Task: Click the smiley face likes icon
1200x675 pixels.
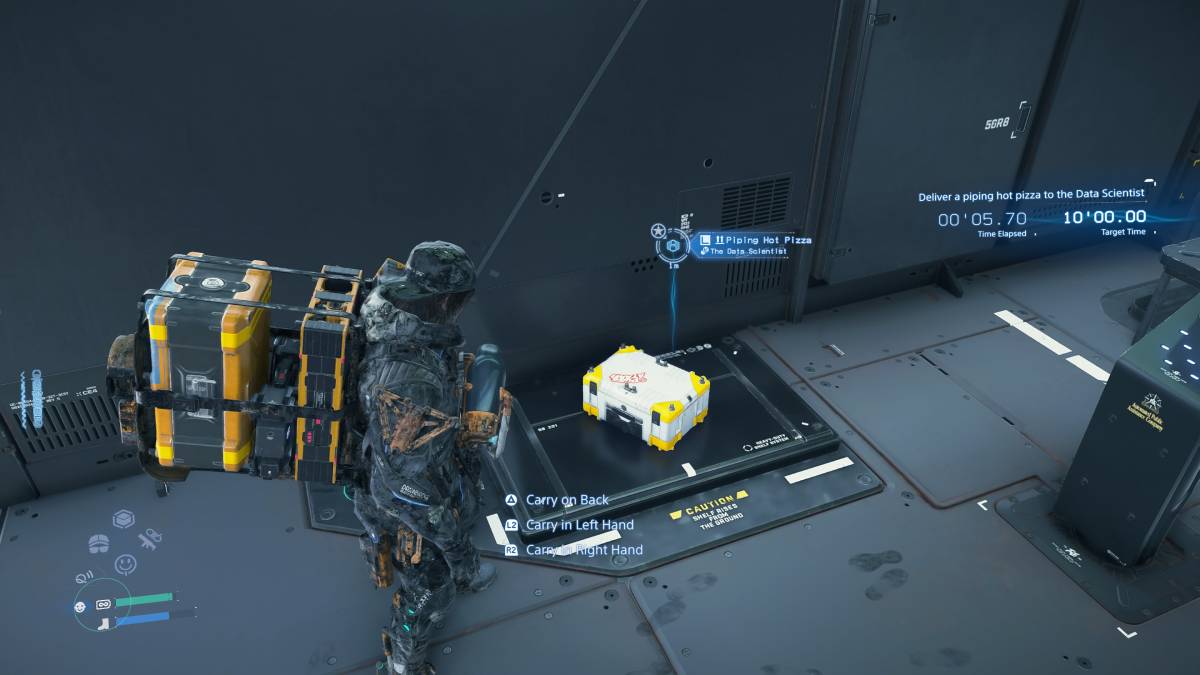Action: tap(125, 565)
